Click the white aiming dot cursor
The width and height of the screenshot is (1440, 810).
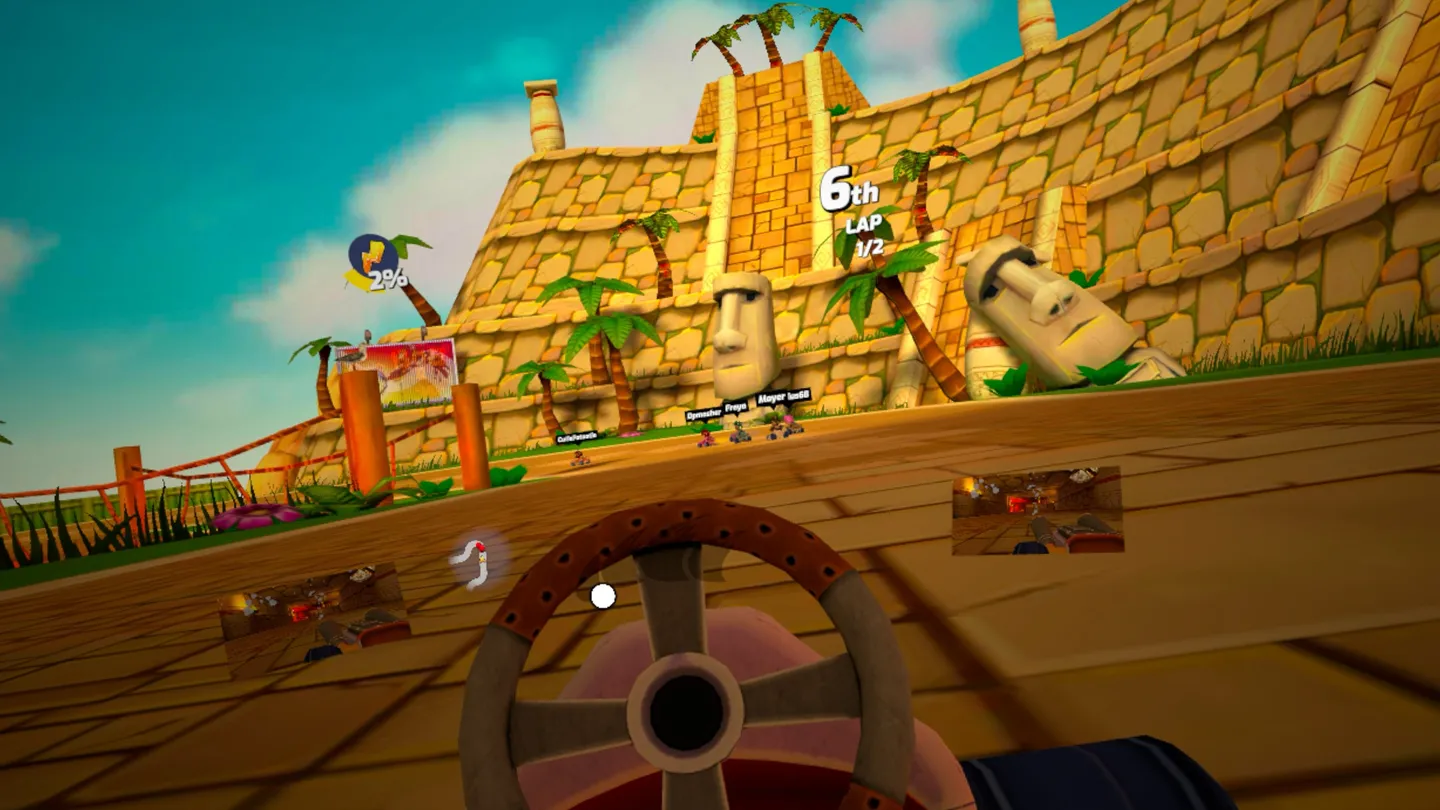tap(603, 595)
